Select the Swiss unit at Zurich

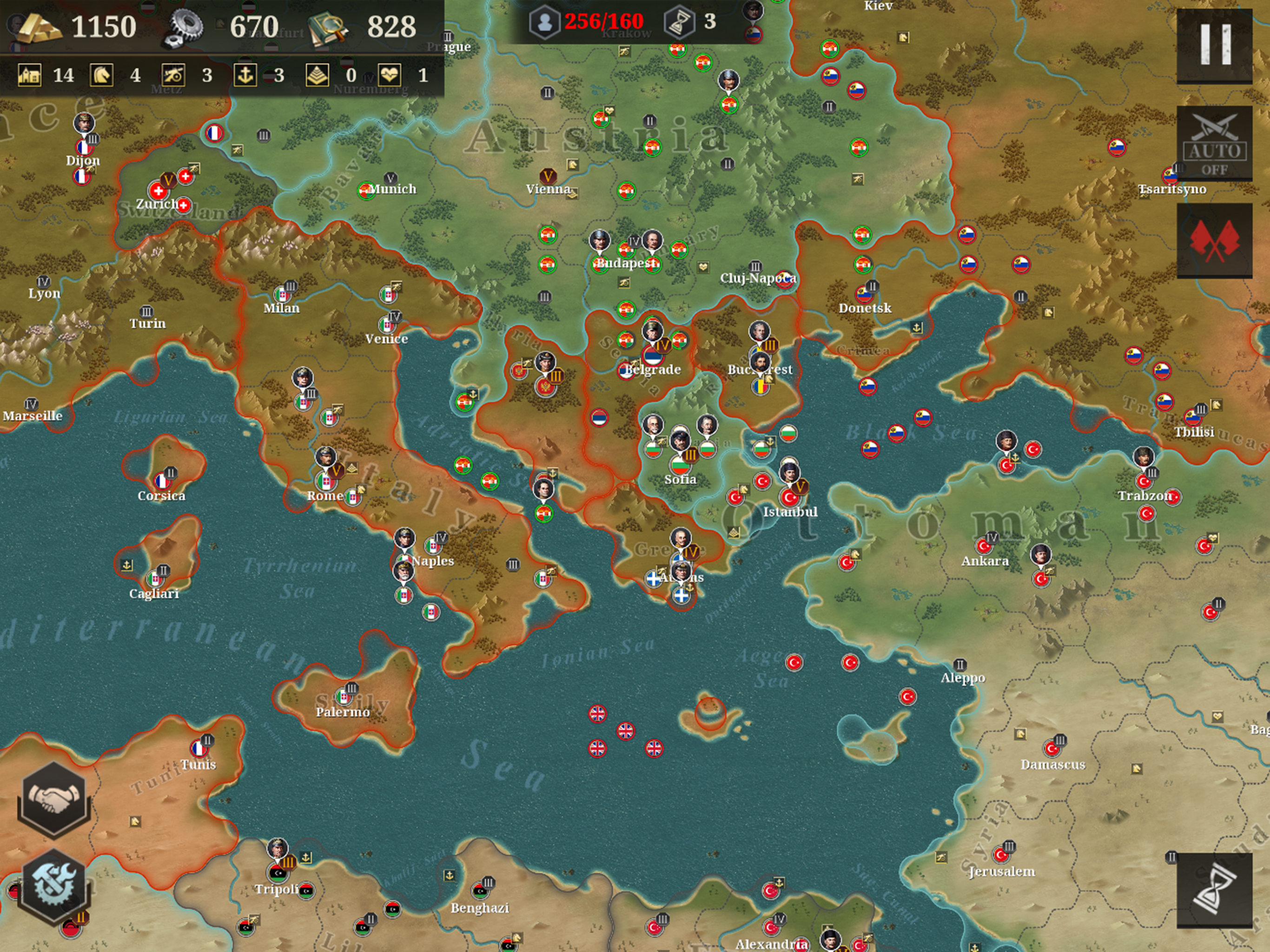158,191
